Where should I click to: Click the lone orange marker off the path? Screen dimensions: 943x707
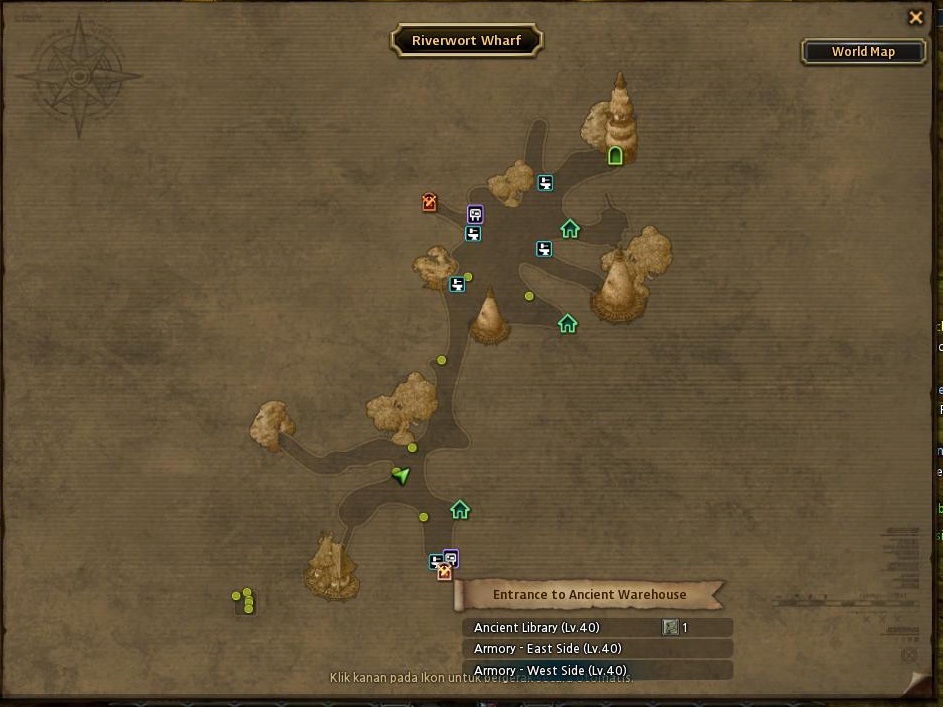pyautogui.click(x=430, y=203)
